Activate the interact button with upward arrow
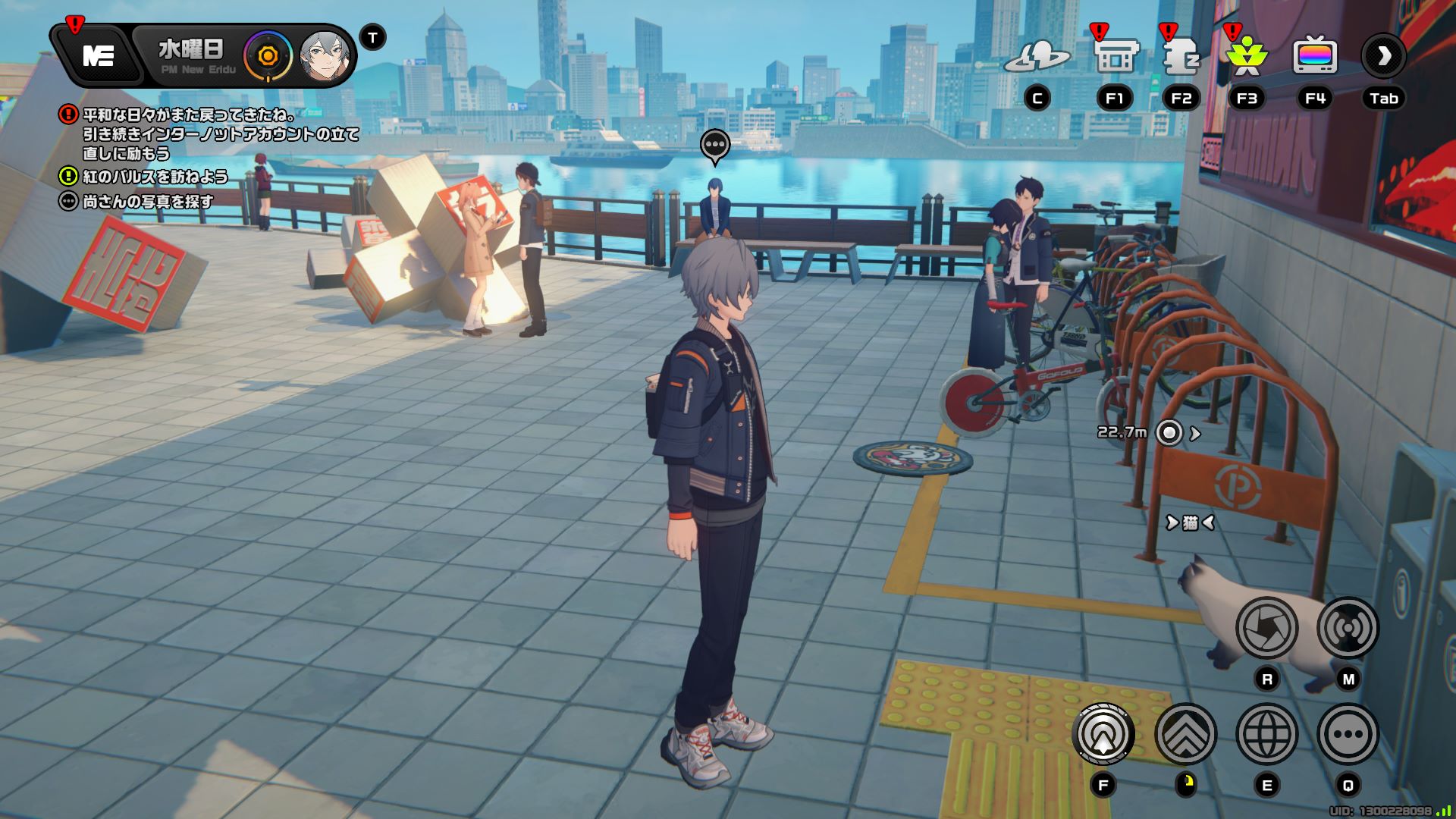The image size is (1456, 819). [1103, 734]
